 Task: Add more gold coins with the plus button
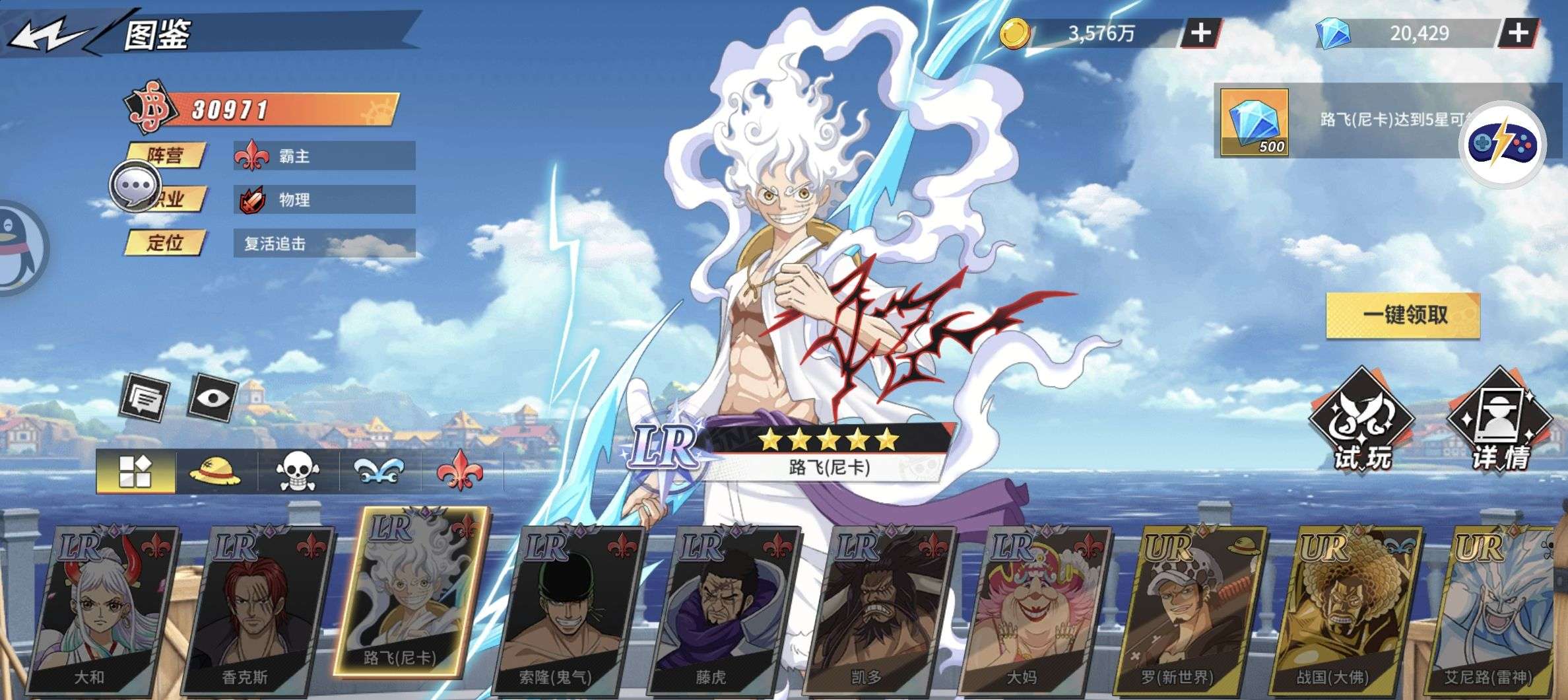point(1200,33)
